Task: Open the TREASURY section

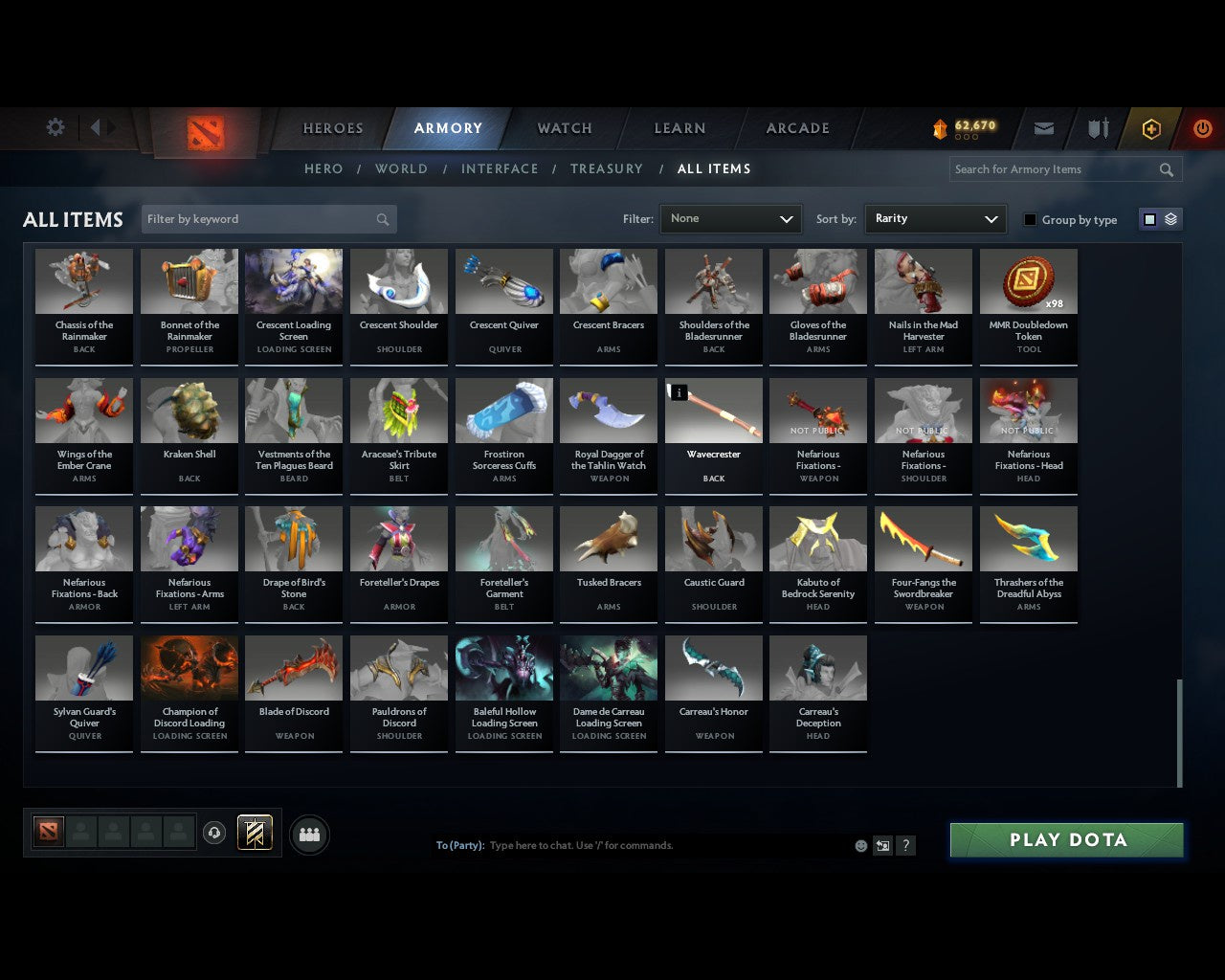Action: pos(606,168)
